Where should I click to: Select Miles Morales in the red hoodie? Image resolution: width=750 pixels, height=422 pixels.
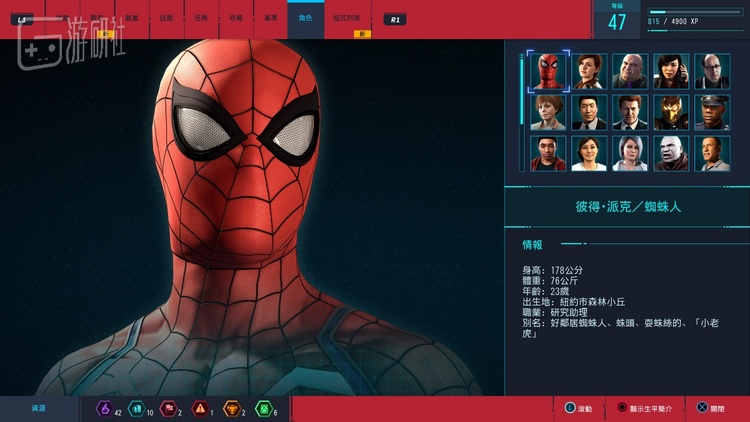pos(549,153)
